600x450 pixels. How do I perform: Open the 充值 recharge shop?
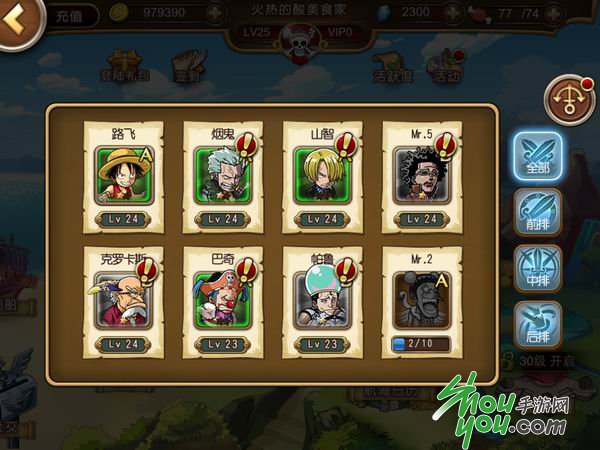pyautogui.click(x=72, y=17)
